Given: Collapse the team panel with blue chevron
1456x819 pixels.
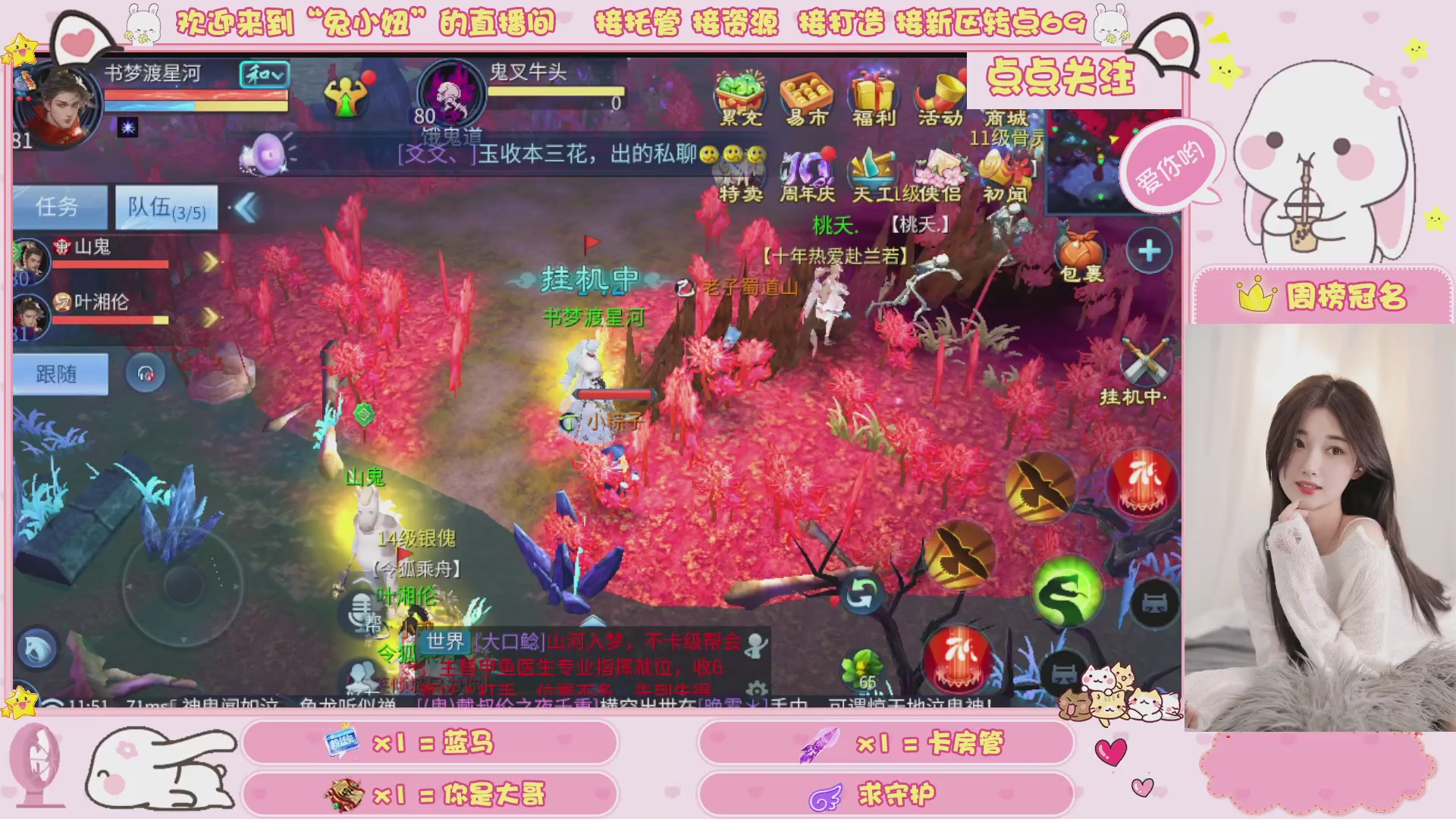Looking at the screenshot, I should click(247, 207).
